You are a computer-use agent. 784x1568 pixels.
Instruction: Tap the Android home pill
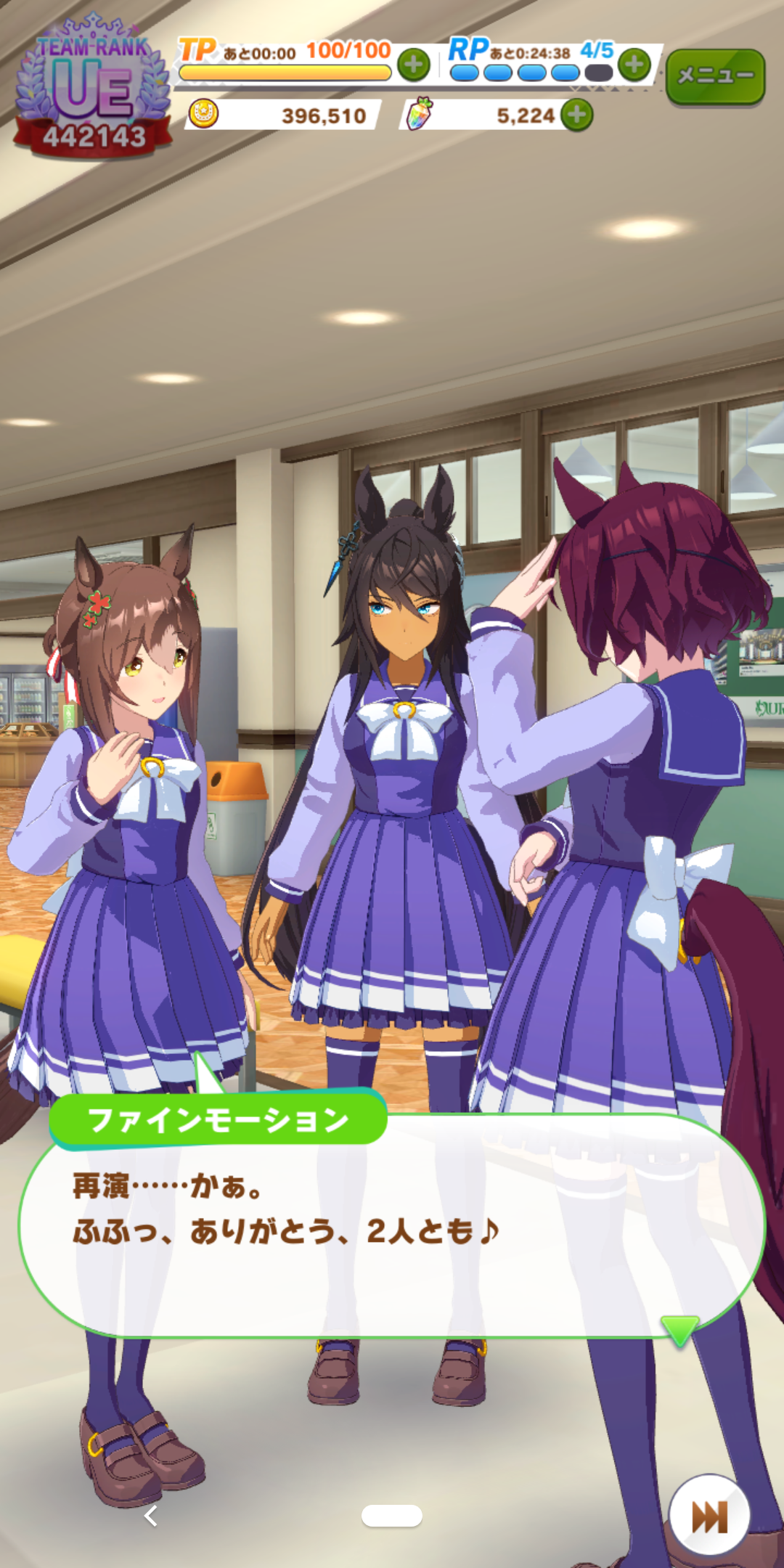392,1516
